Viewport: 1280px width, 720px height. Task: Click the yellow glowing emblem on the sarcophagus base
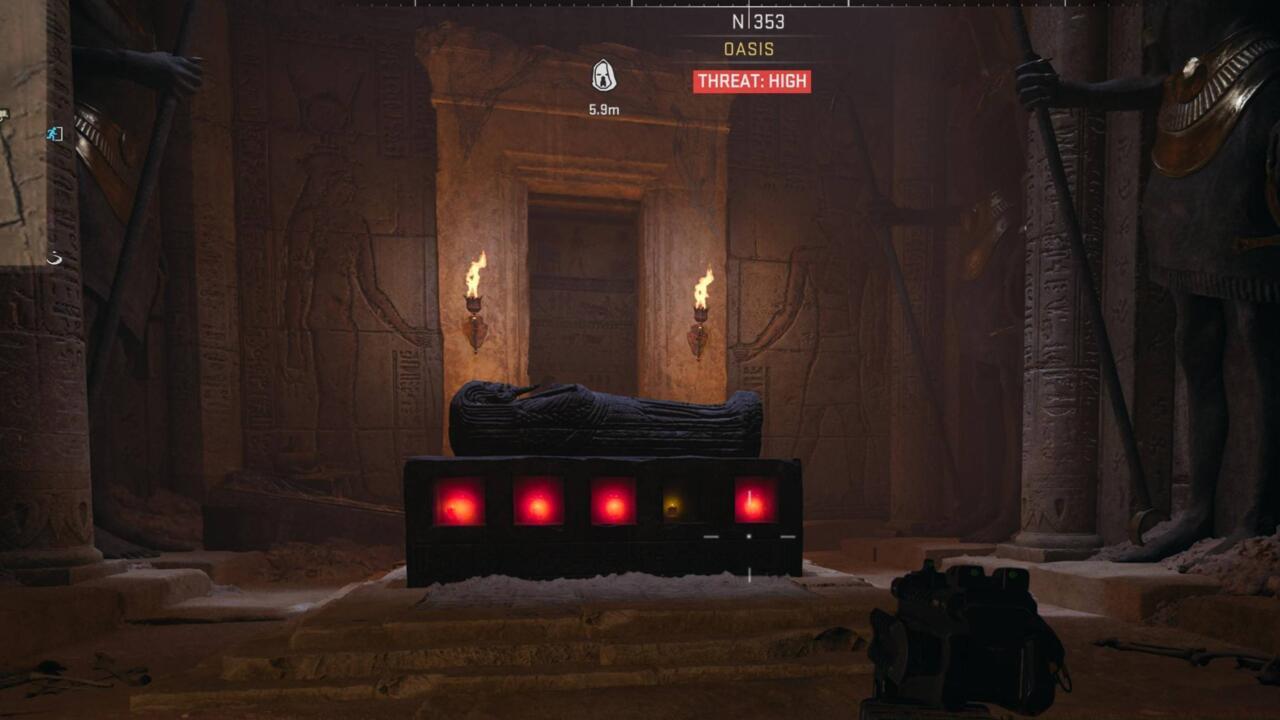(x=674, y=506)
